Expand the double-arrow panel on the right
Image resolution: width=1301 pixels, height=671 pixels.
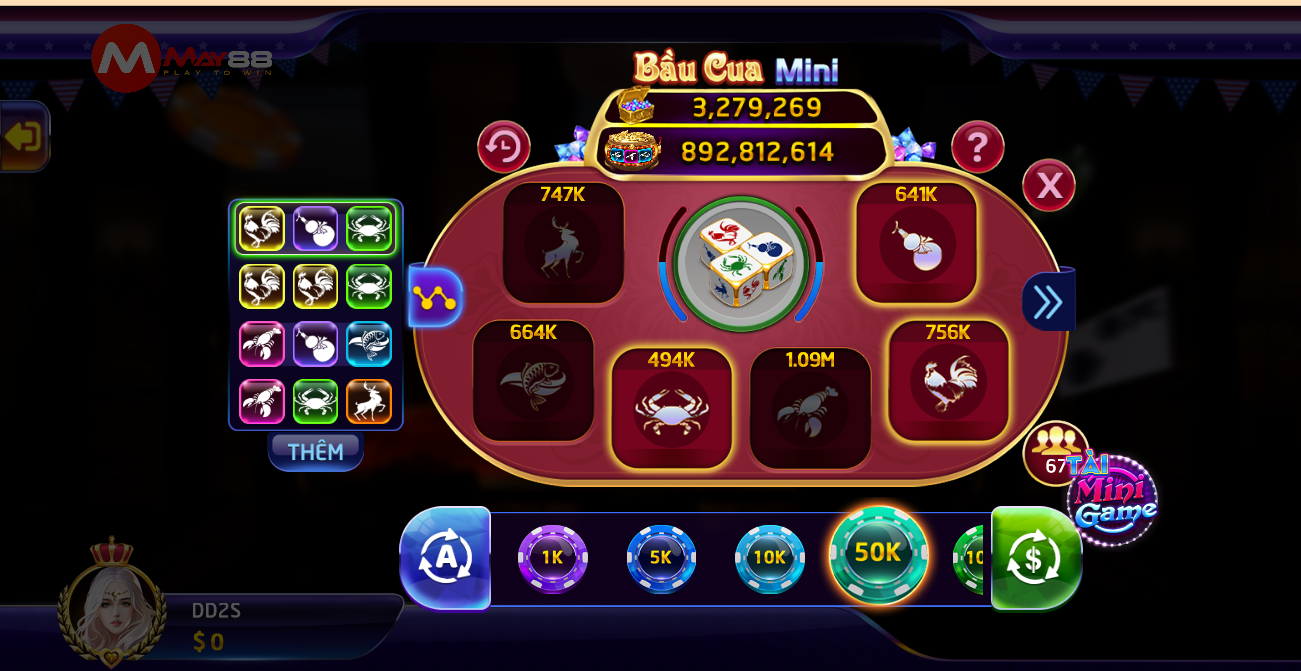tap(1047, 301)
